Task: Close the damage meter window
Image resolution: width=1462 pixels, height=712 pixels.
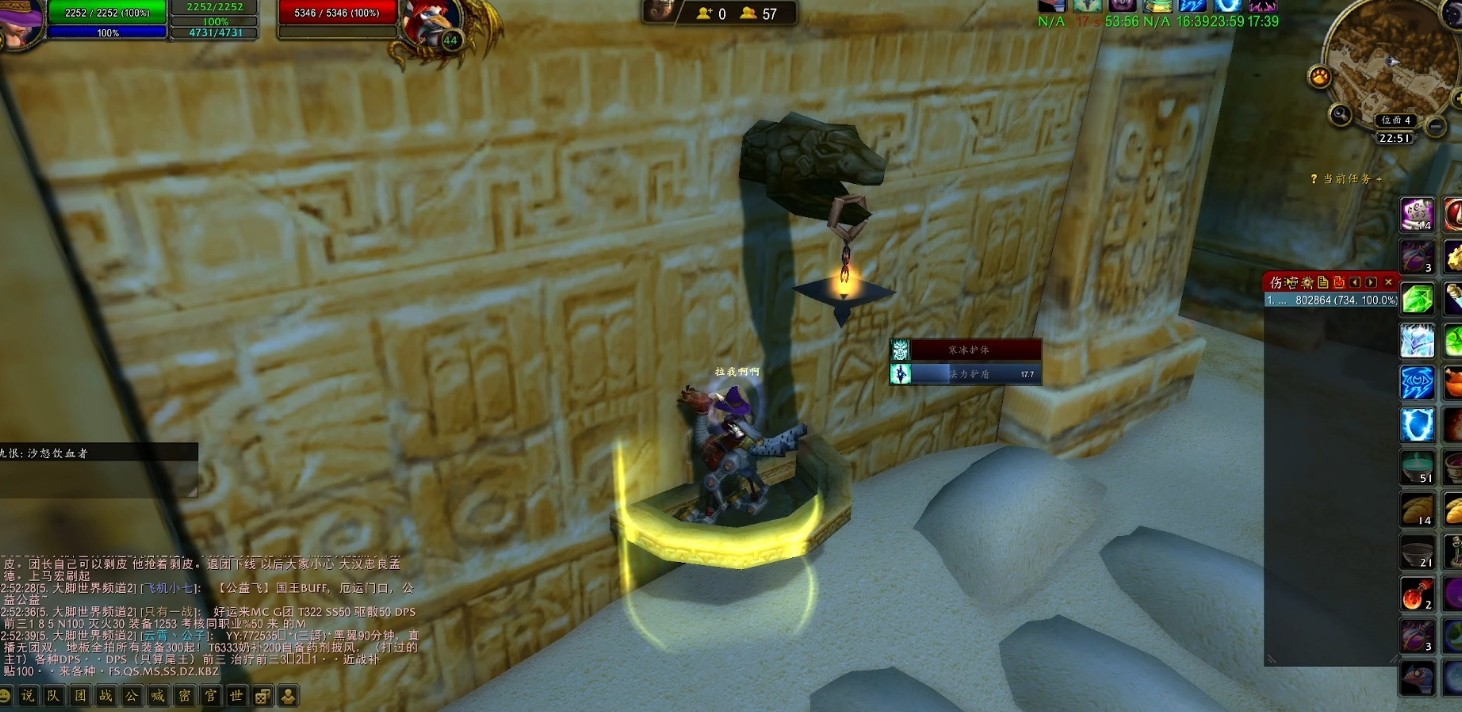Action: pos(1388,283)
